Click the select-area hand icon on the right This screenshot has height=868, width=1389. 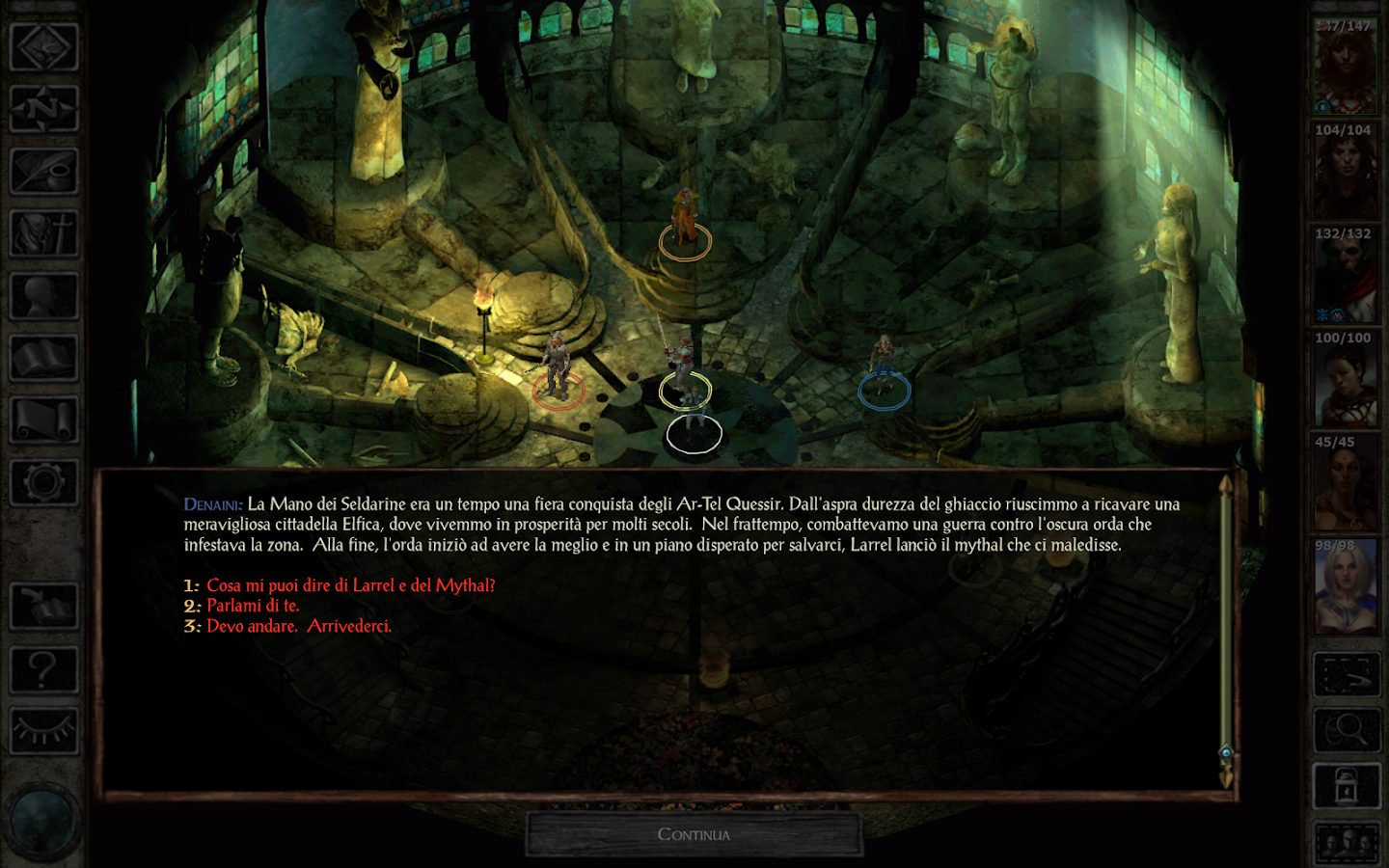[1347, 672]
